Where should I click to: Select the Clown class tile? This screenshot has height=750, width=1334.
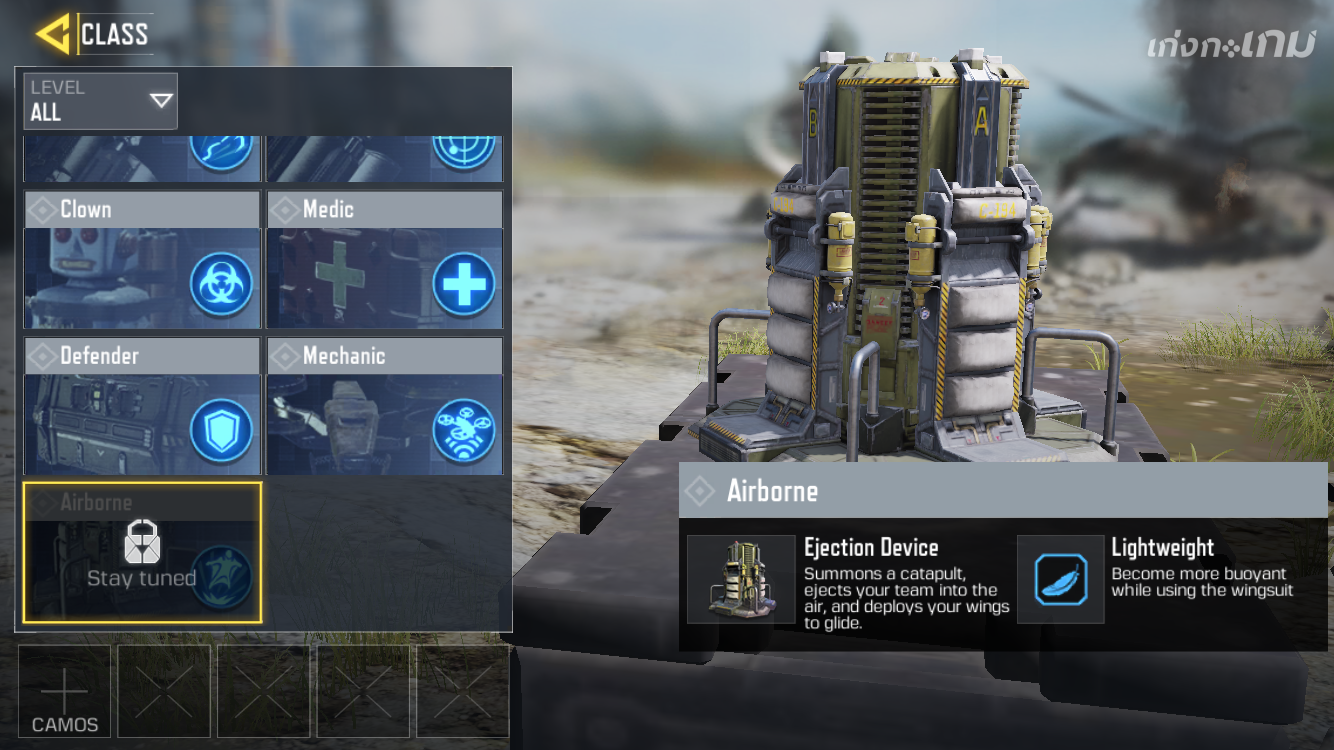142,260
